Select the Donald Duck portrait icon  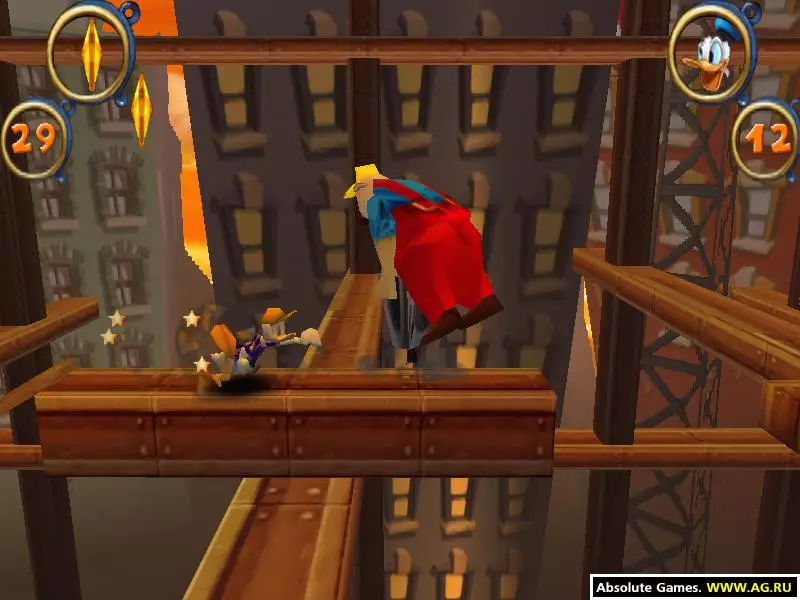pos(712,52)
